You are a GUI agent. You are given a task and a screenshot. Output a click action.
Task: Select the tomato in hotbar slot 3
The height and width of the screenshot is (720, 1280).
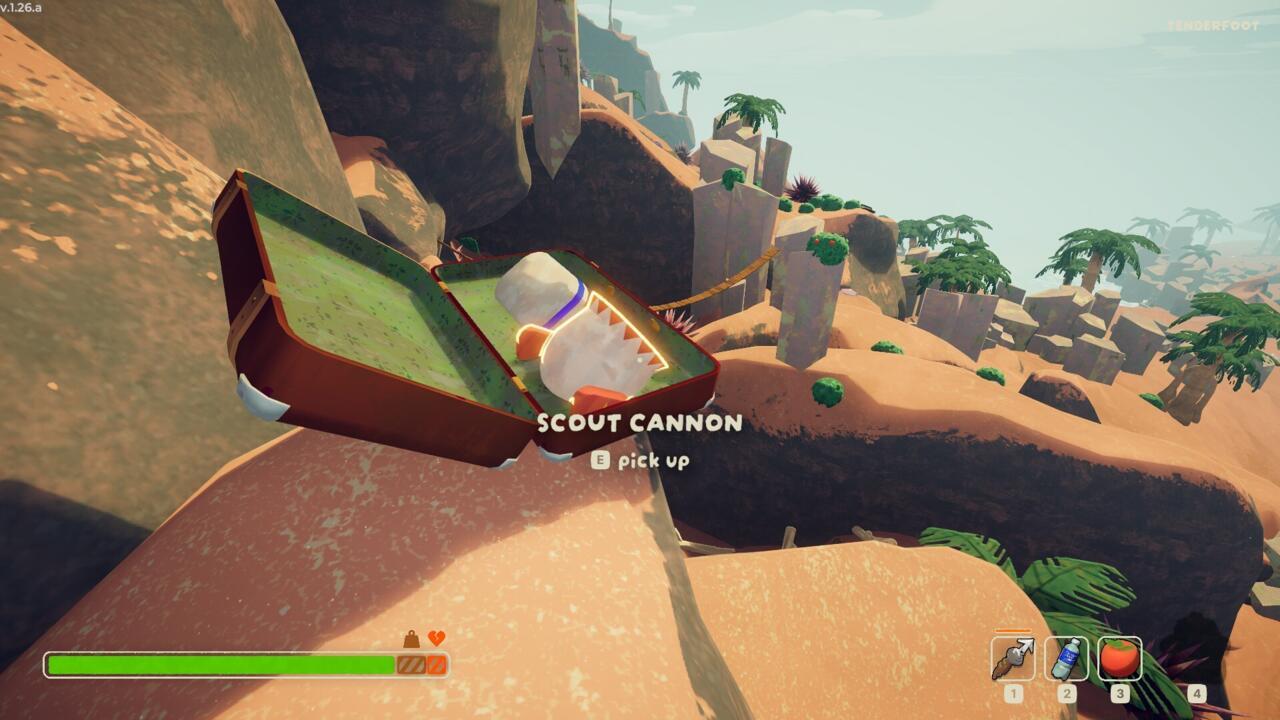point(1119,656)
